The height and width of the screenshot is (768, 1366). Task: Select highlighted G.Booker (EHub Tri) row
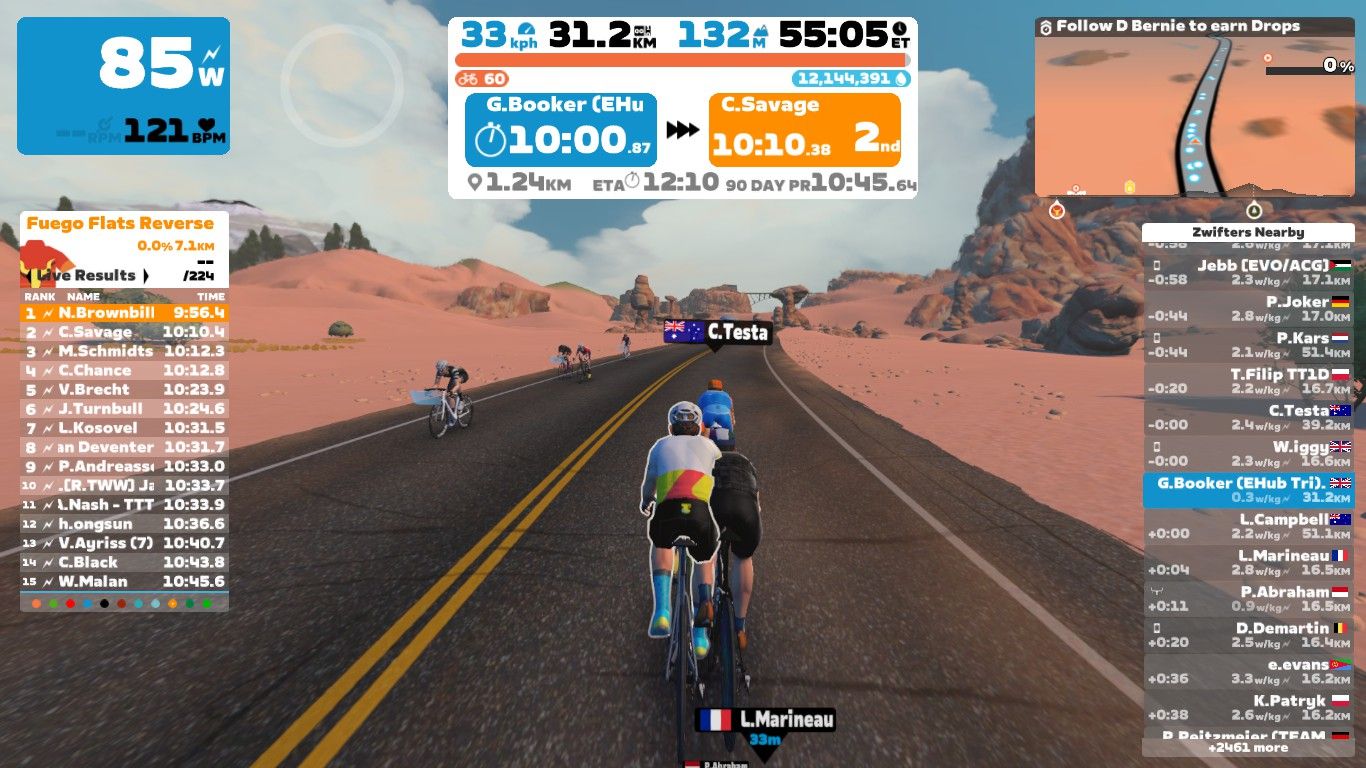point(1248,490)
